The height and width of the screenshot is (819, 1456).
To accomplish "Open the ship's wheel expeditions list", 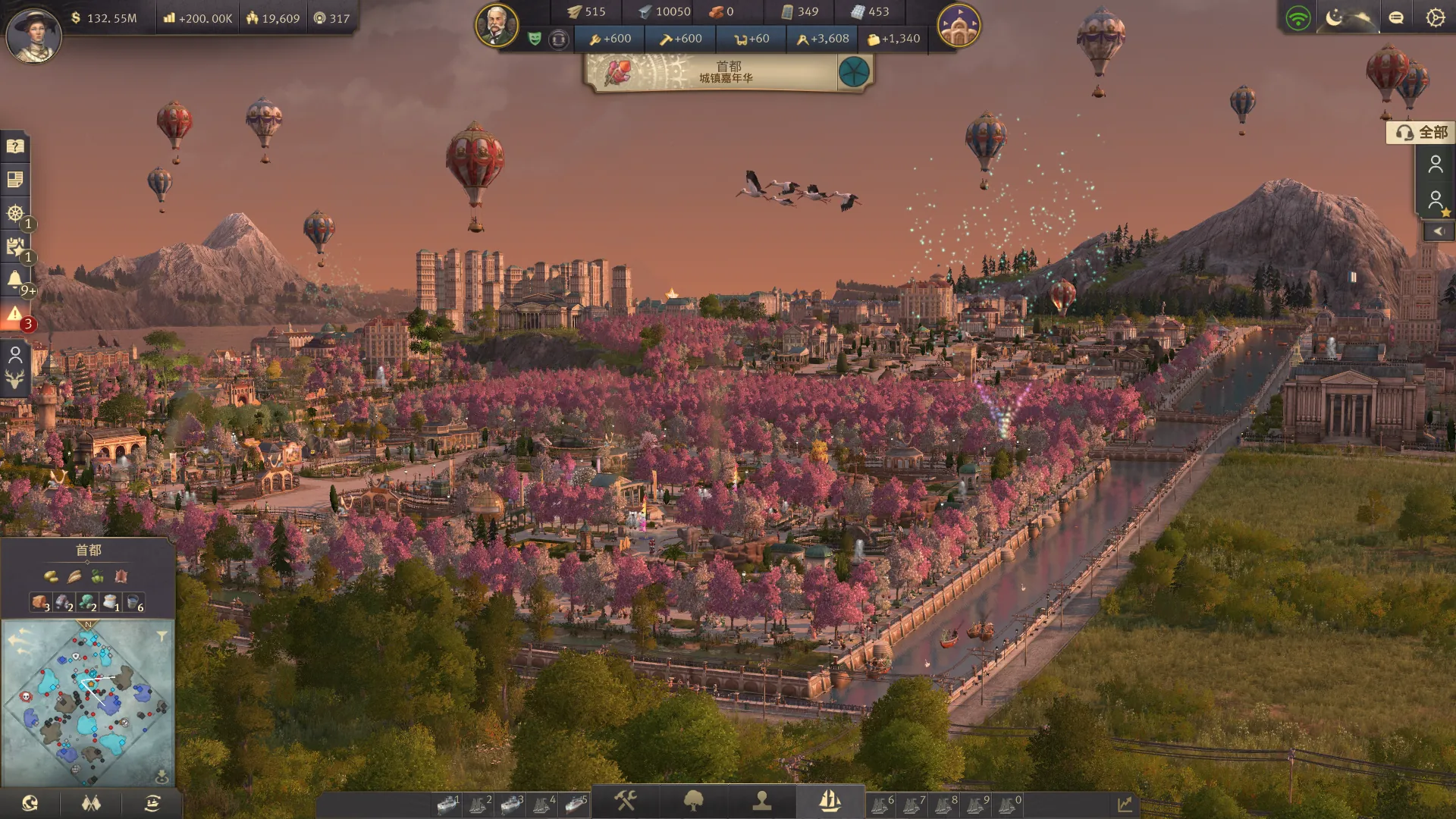I will 15,213.
